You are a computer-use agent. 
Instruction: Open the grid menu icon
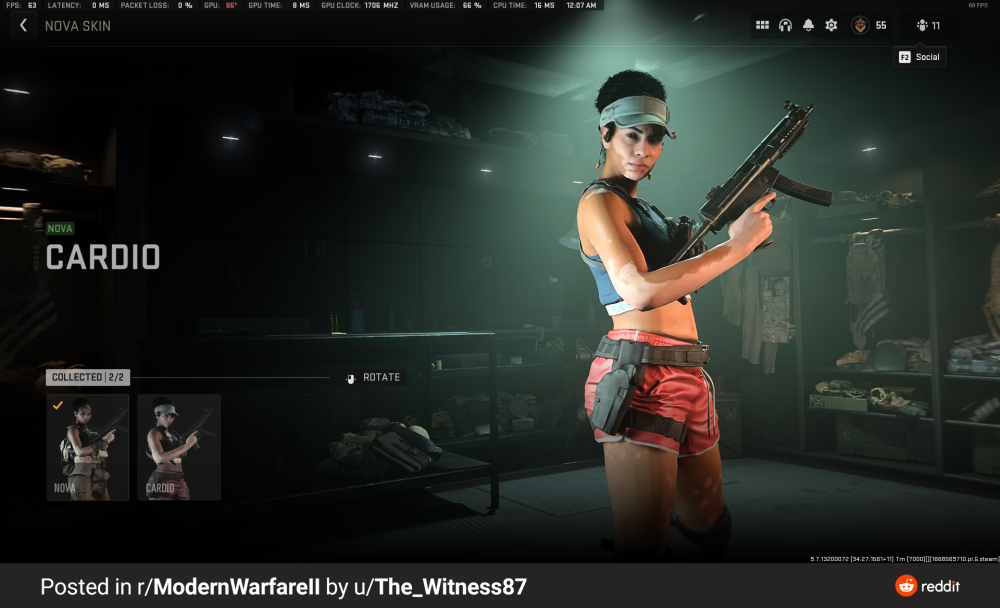[x=762, y=26]
